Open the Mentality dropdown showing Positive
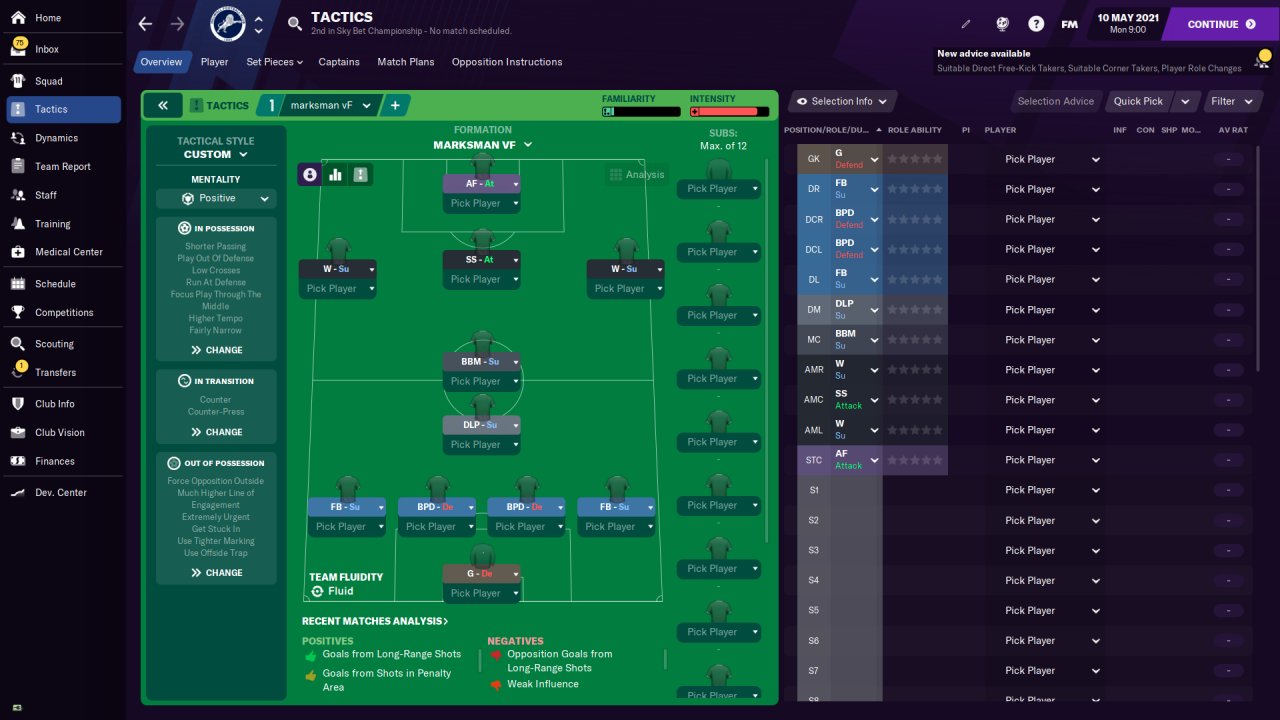Viewport: 1280px width, 720px height. click(x=216, y=198)
